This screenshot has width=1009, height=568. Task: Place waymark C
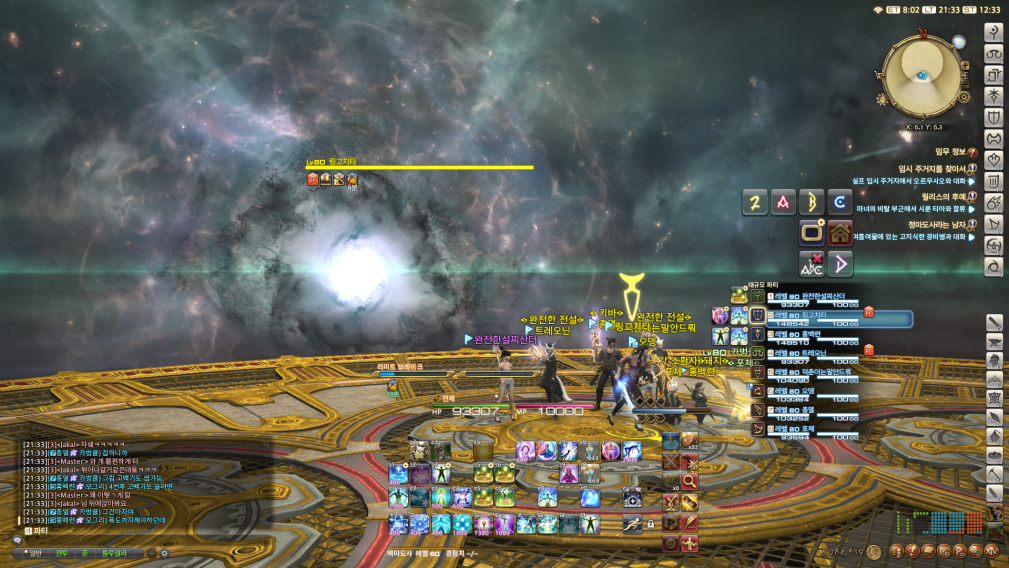tap(840, 203)
